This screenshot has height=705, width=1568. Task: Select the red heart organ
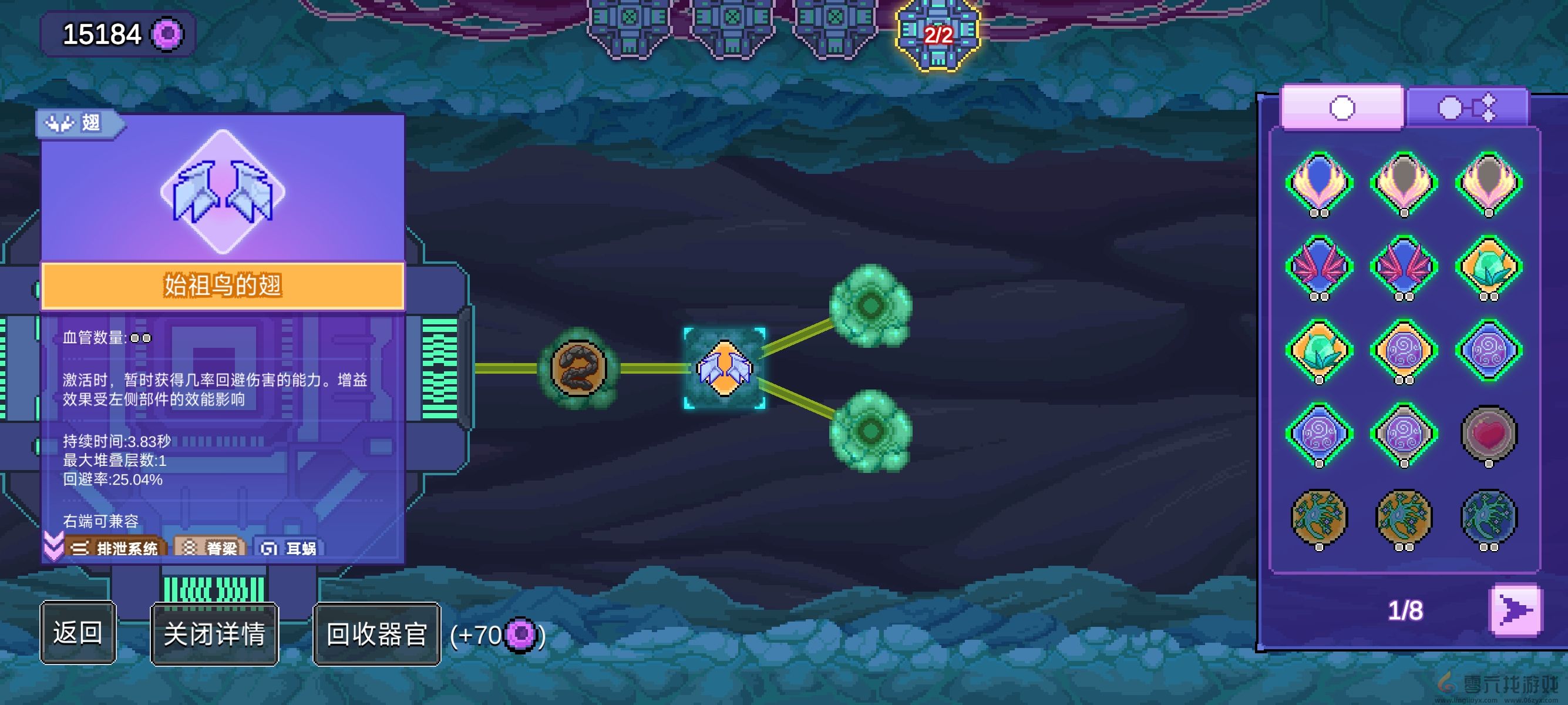coord(1488,434)
